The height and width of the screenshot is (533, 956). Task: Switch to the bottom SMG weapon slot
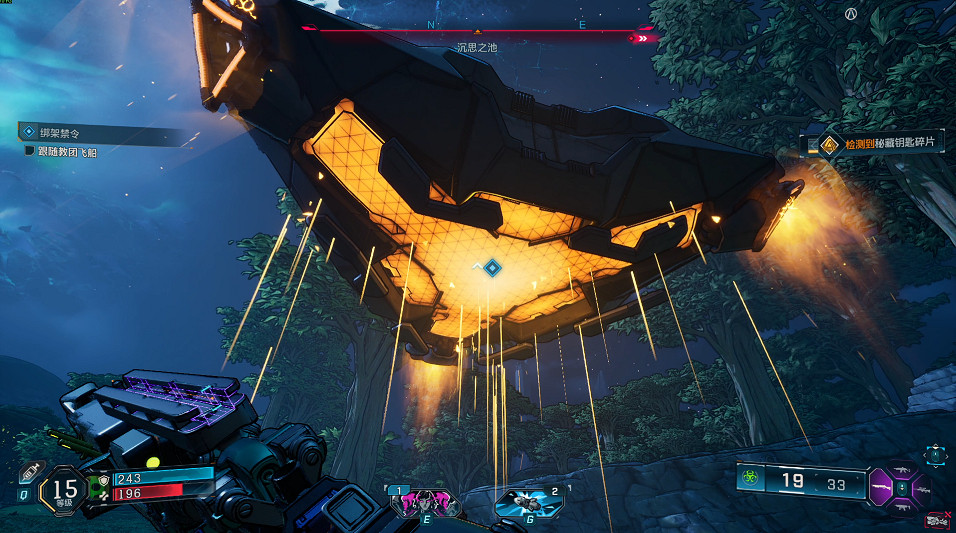[903, 508]
